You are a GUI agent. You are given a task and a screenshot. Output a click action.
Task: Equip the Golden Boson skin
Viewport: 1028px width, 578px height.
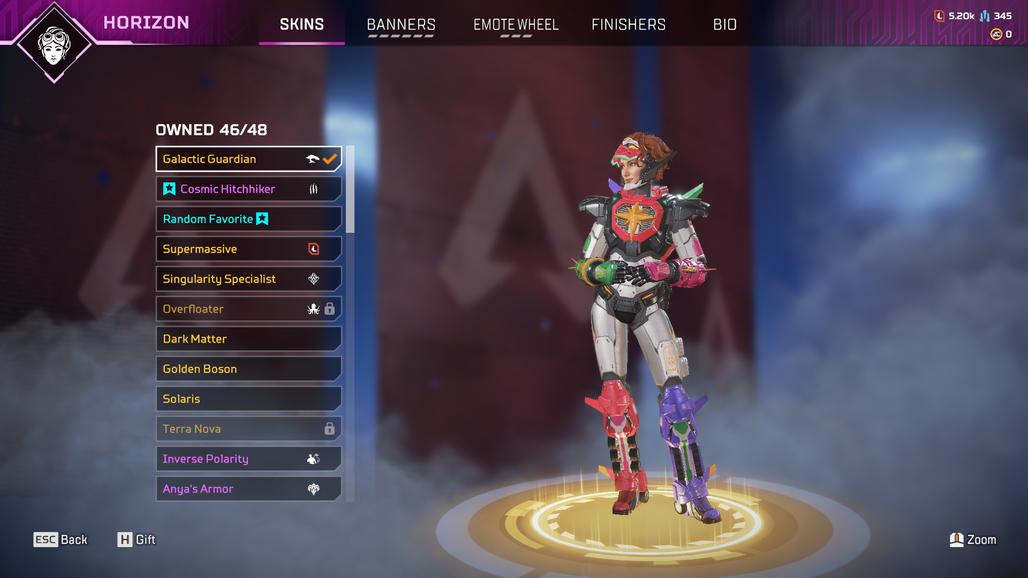point(248,369)
